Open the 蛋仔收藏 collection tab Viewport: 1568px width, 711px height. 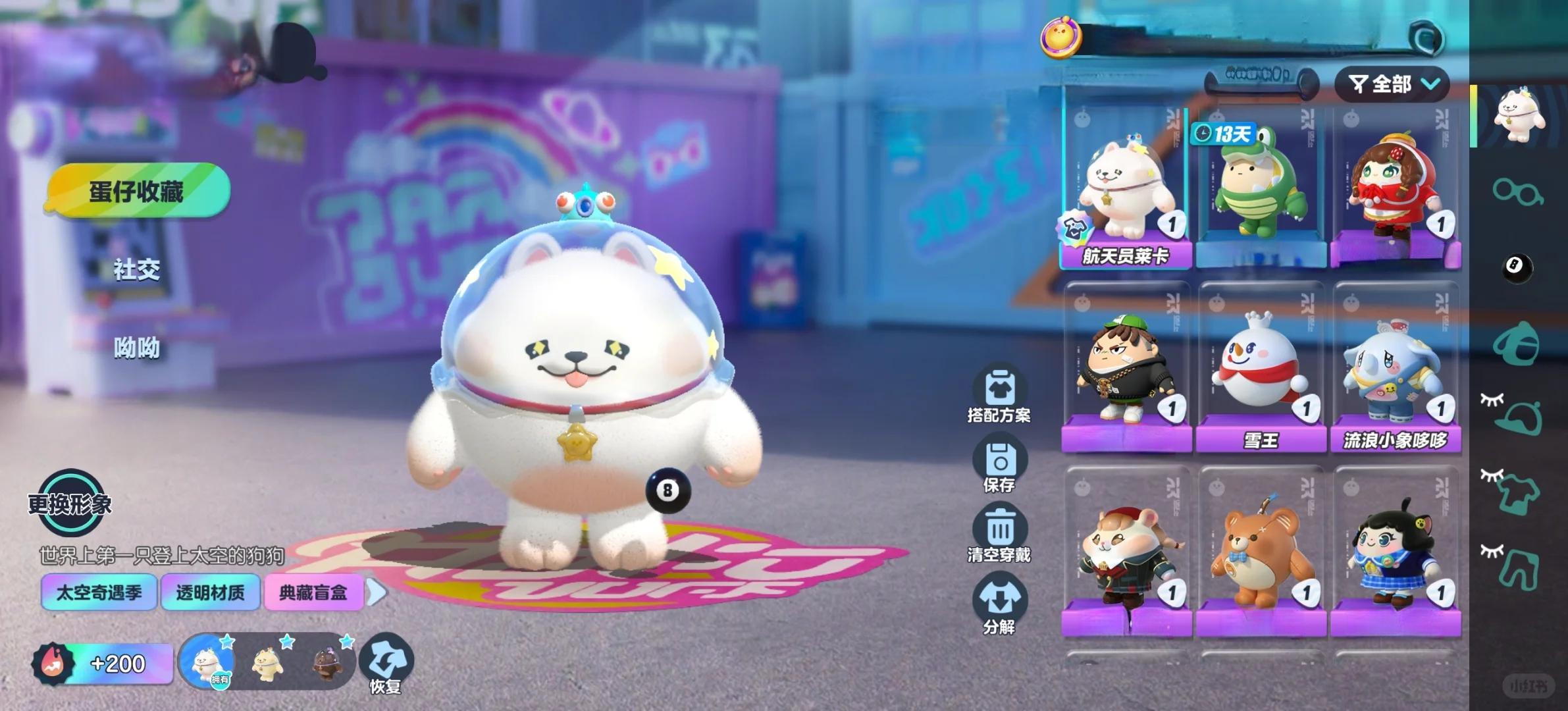[137, 191]
